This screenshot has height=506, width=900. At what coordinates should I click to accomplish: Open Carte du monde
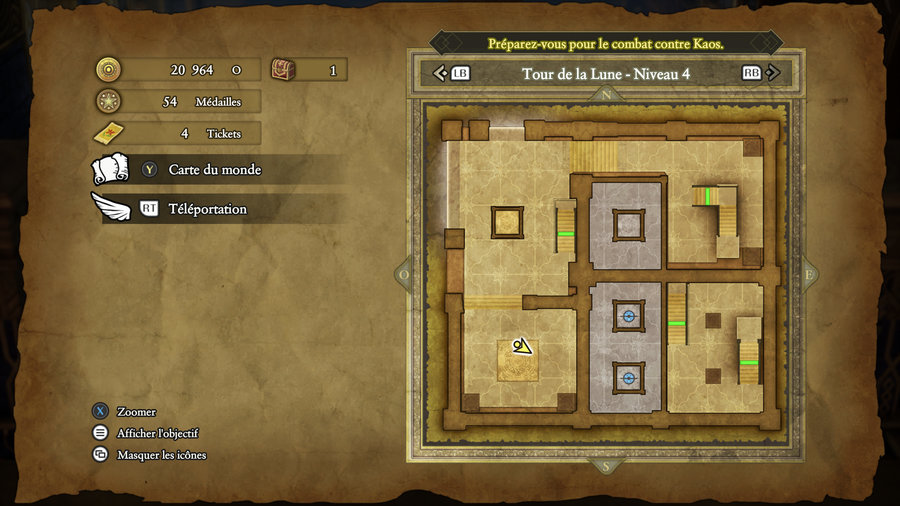(x=214, y=170)
